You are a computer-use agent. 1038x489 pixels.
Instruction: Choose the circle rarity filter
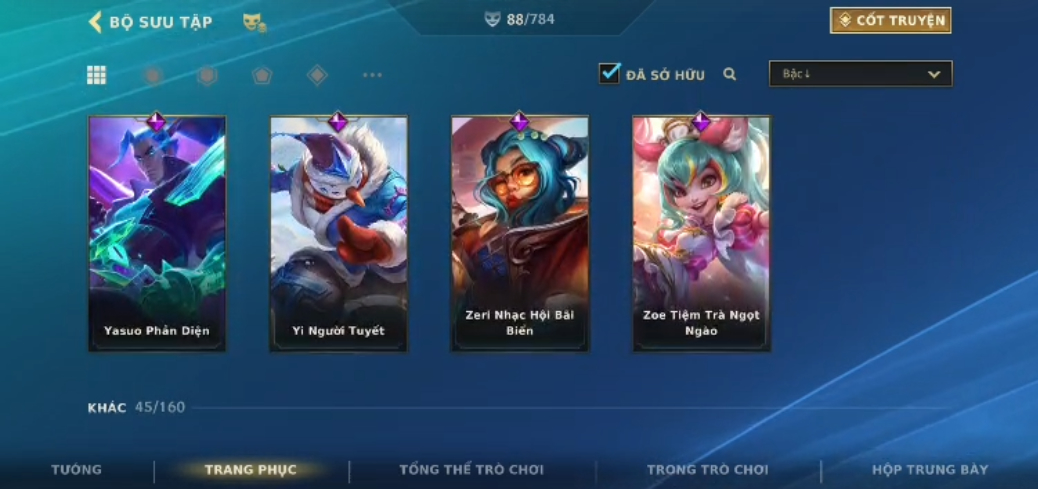pyautogui.click(x=153, y=75)
